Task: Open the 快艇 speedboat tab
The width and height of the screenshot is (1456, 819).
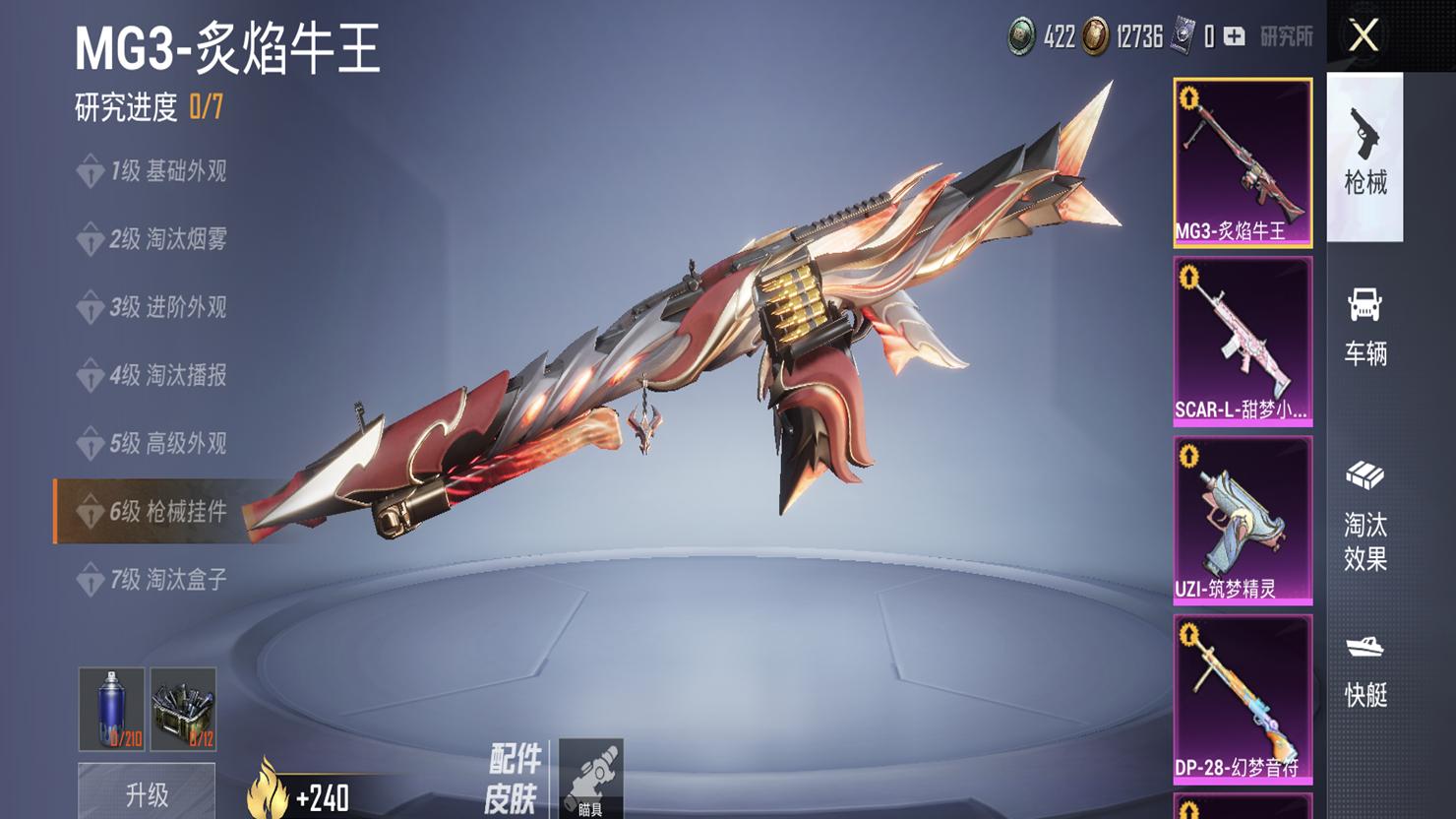Action: [x=1365, y=669]
